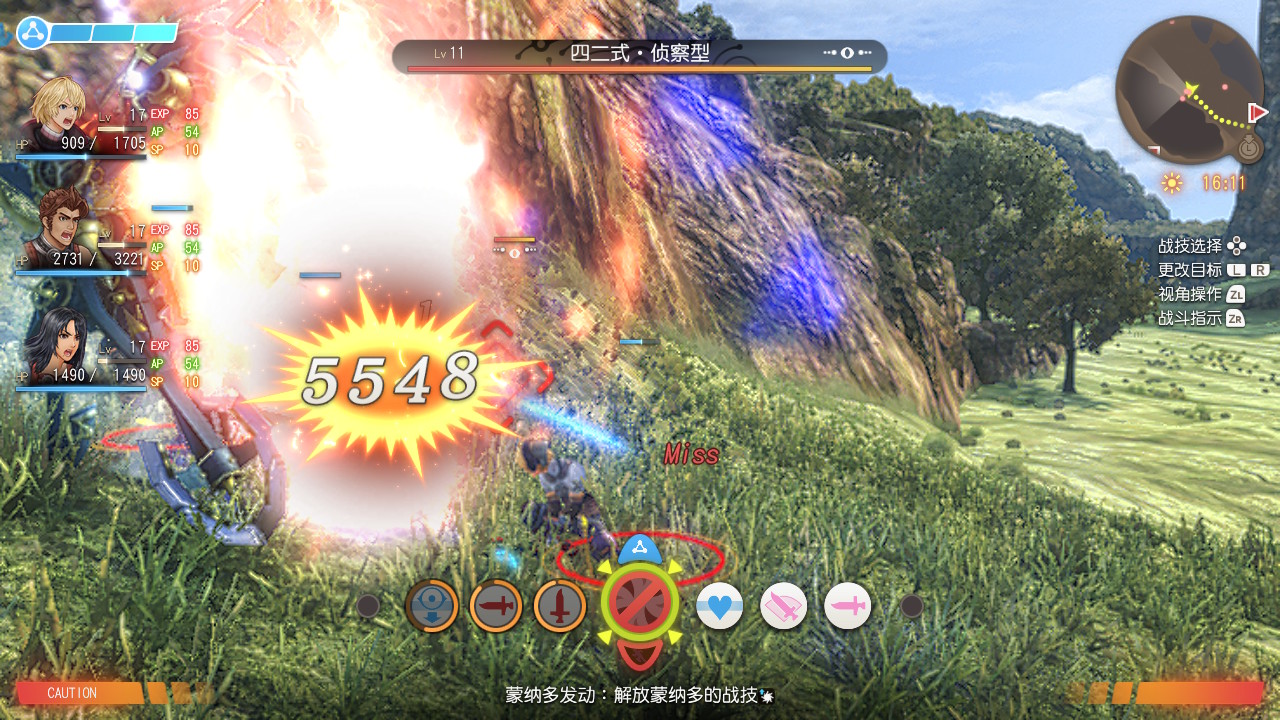
Task: Click the enemy target name bar
Action: (639, 55)
